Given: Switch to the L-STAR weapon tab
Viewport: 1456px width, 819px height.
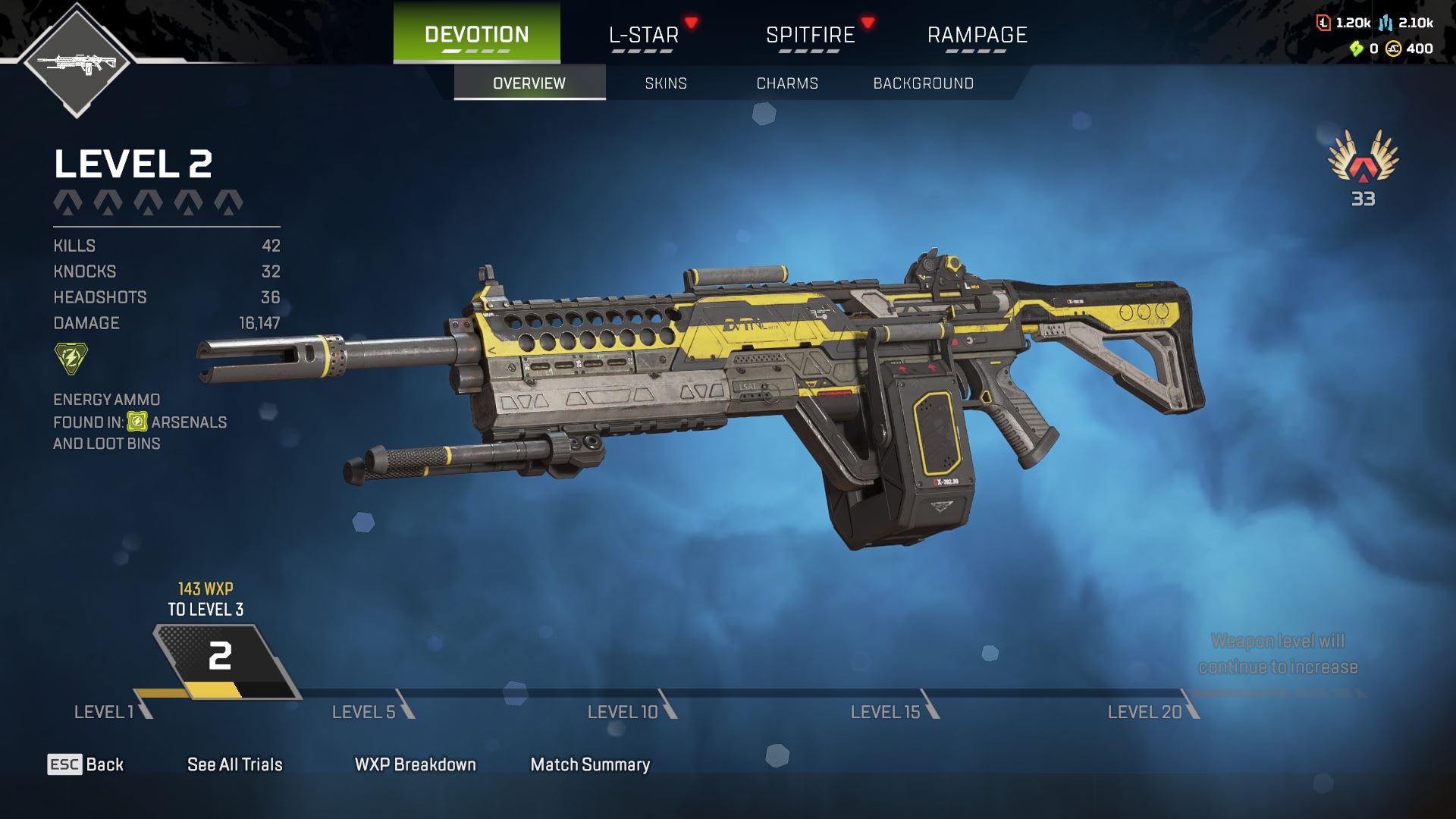Looking at the screenshot, I should [643, 35].
